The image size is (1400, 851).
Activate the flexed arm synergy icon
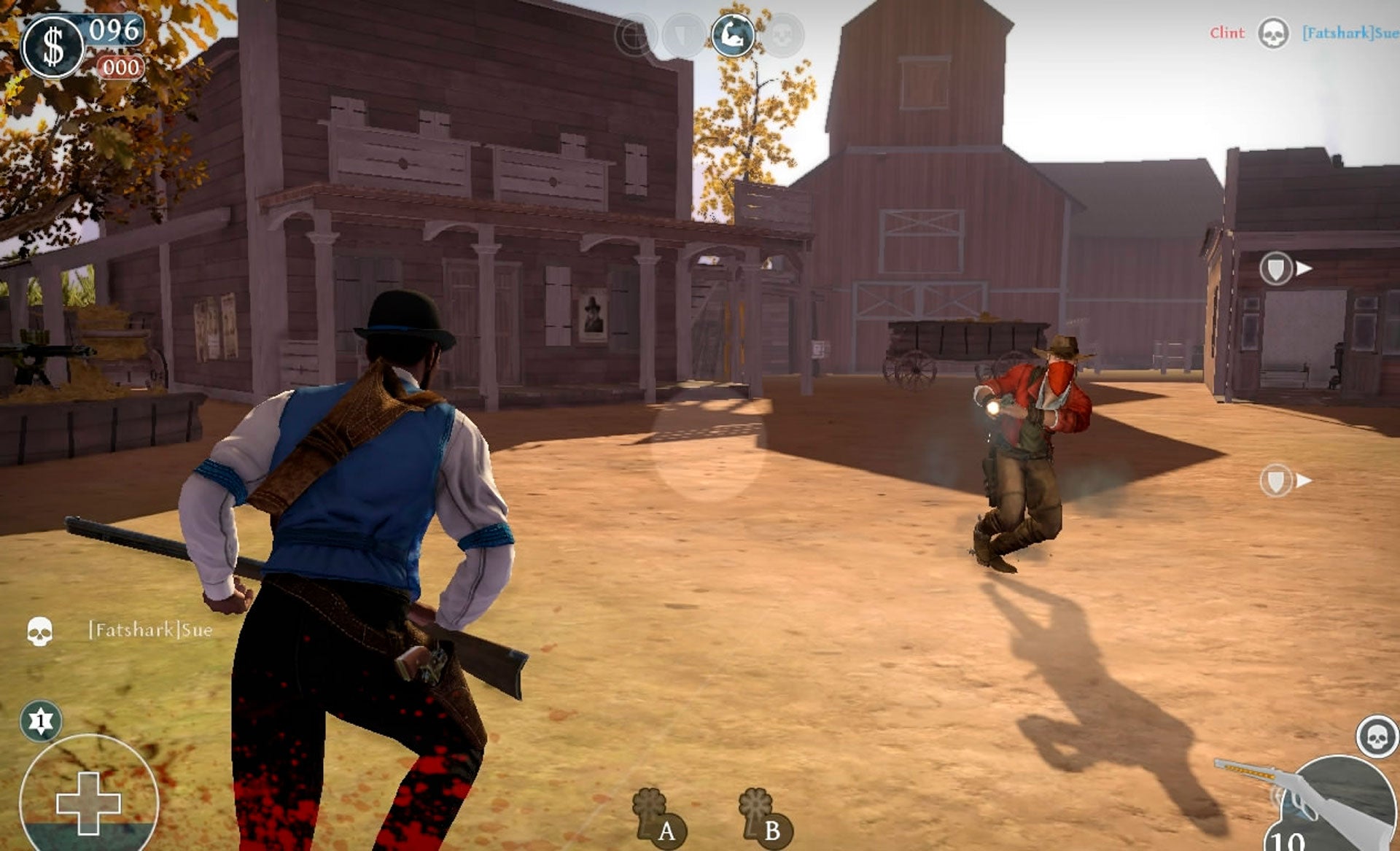pyautogui.click(x=733, y=35)
